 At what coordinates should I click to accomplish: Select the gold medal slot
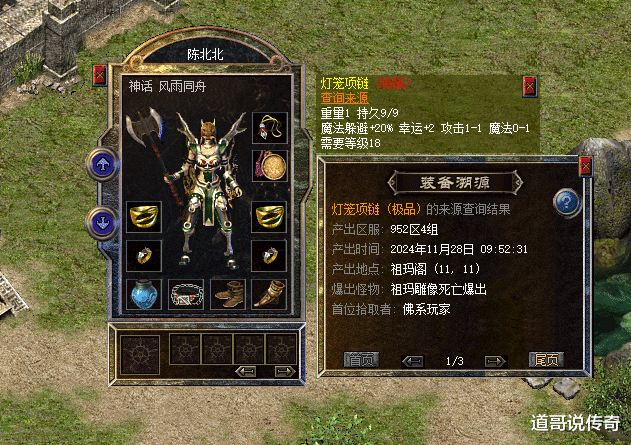(269, 164)
